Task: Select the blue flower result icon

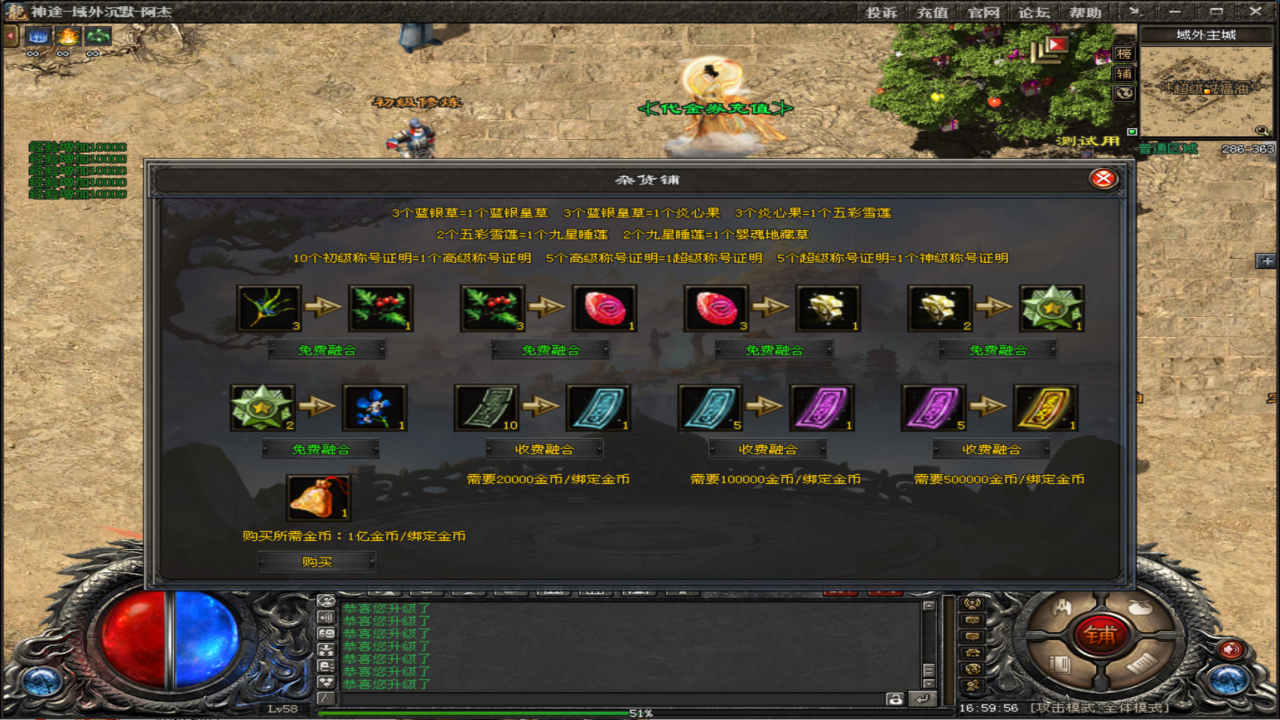Action: click(374, 407)
